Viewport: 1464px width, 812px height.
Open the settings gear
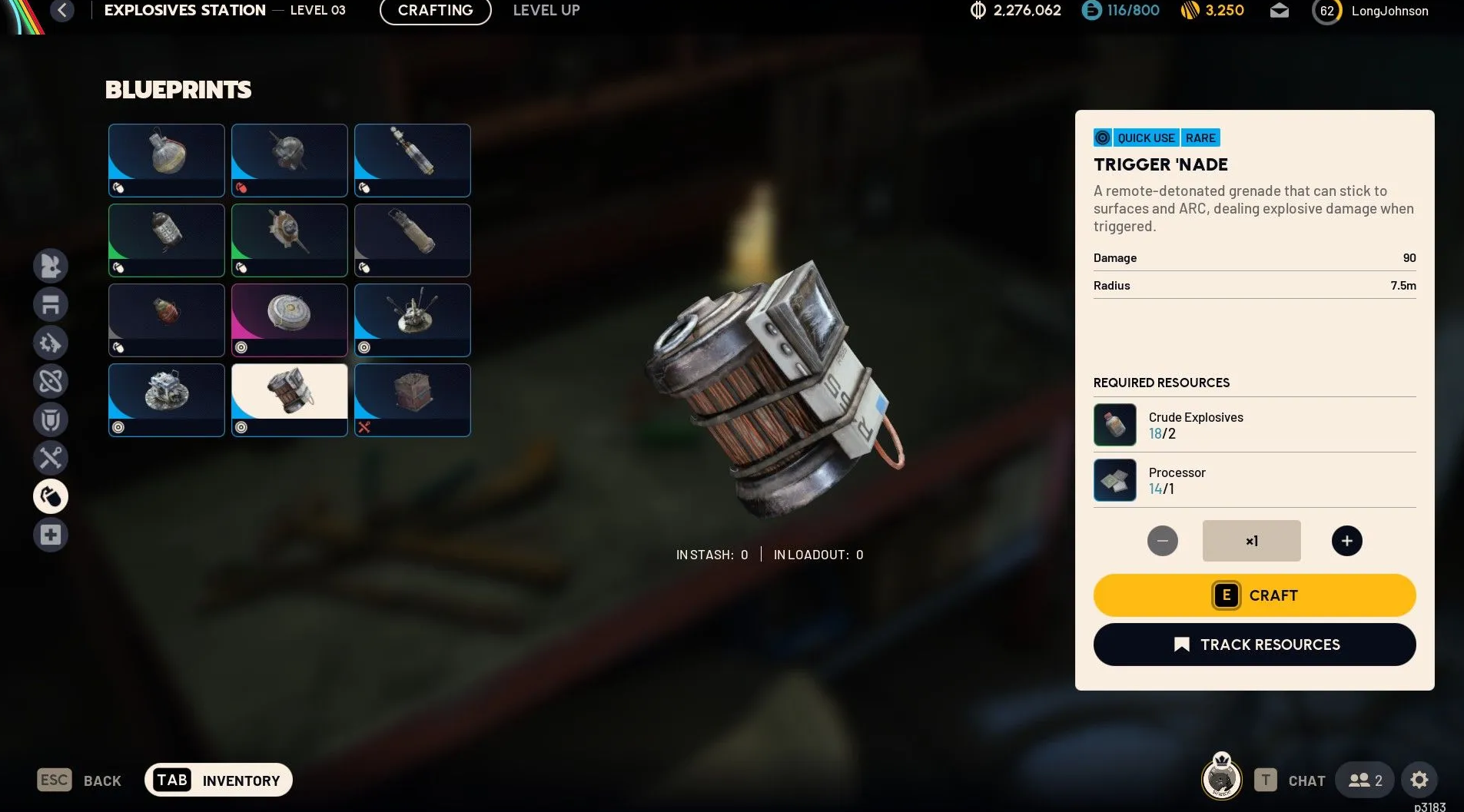point(1419,781)
